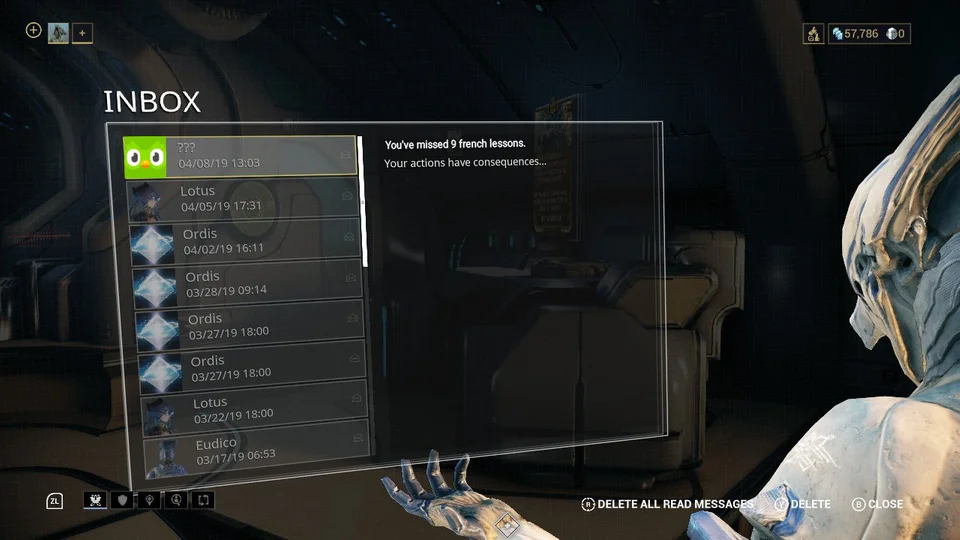Select the highlighted winged emblem shortcut
The width and height of the screenshot is (960, 540).
pyautogui.click(x=96, y=500)
